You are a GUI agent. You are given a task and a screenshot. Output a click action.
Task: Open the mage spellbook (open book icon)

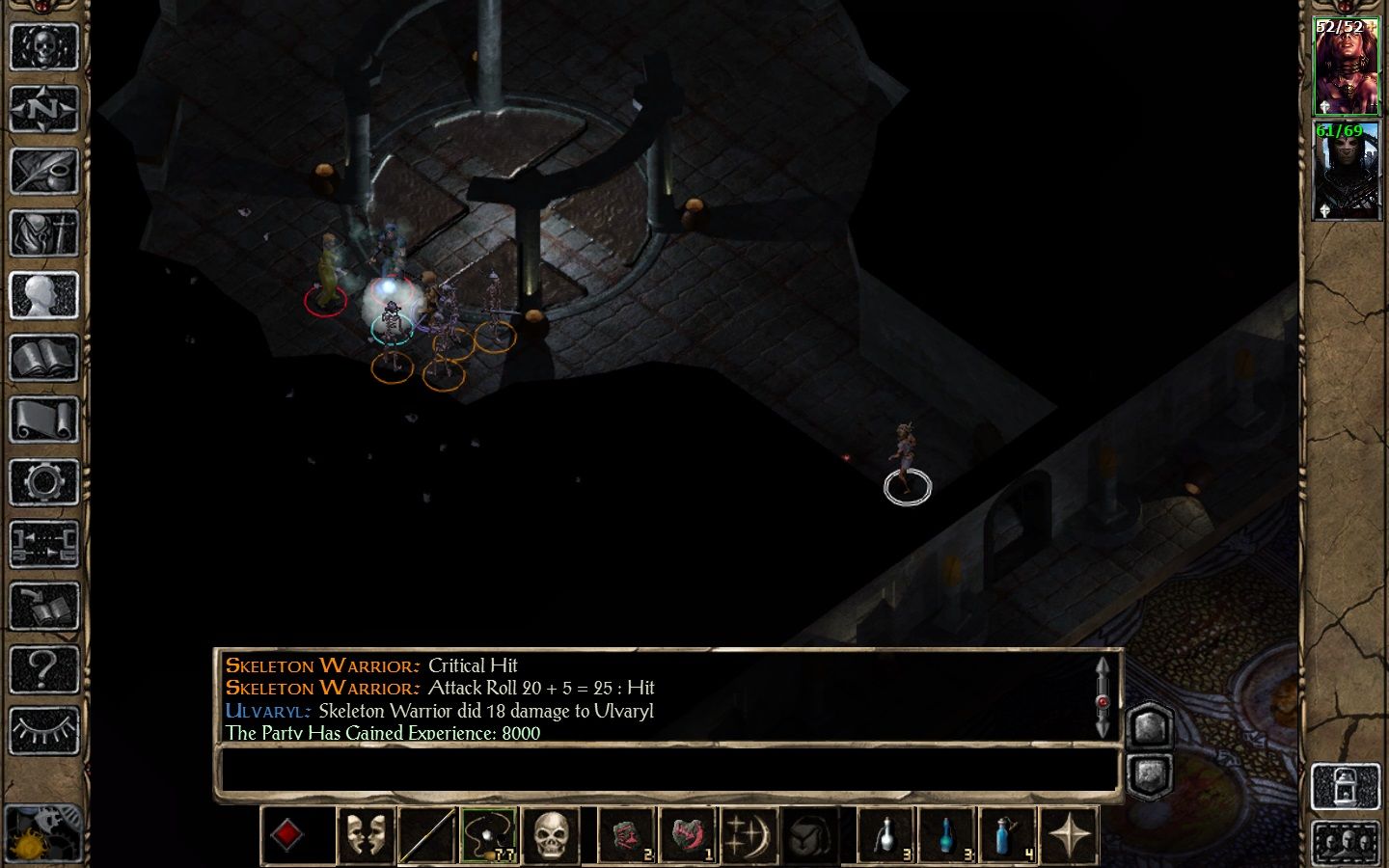coord(43,358)
